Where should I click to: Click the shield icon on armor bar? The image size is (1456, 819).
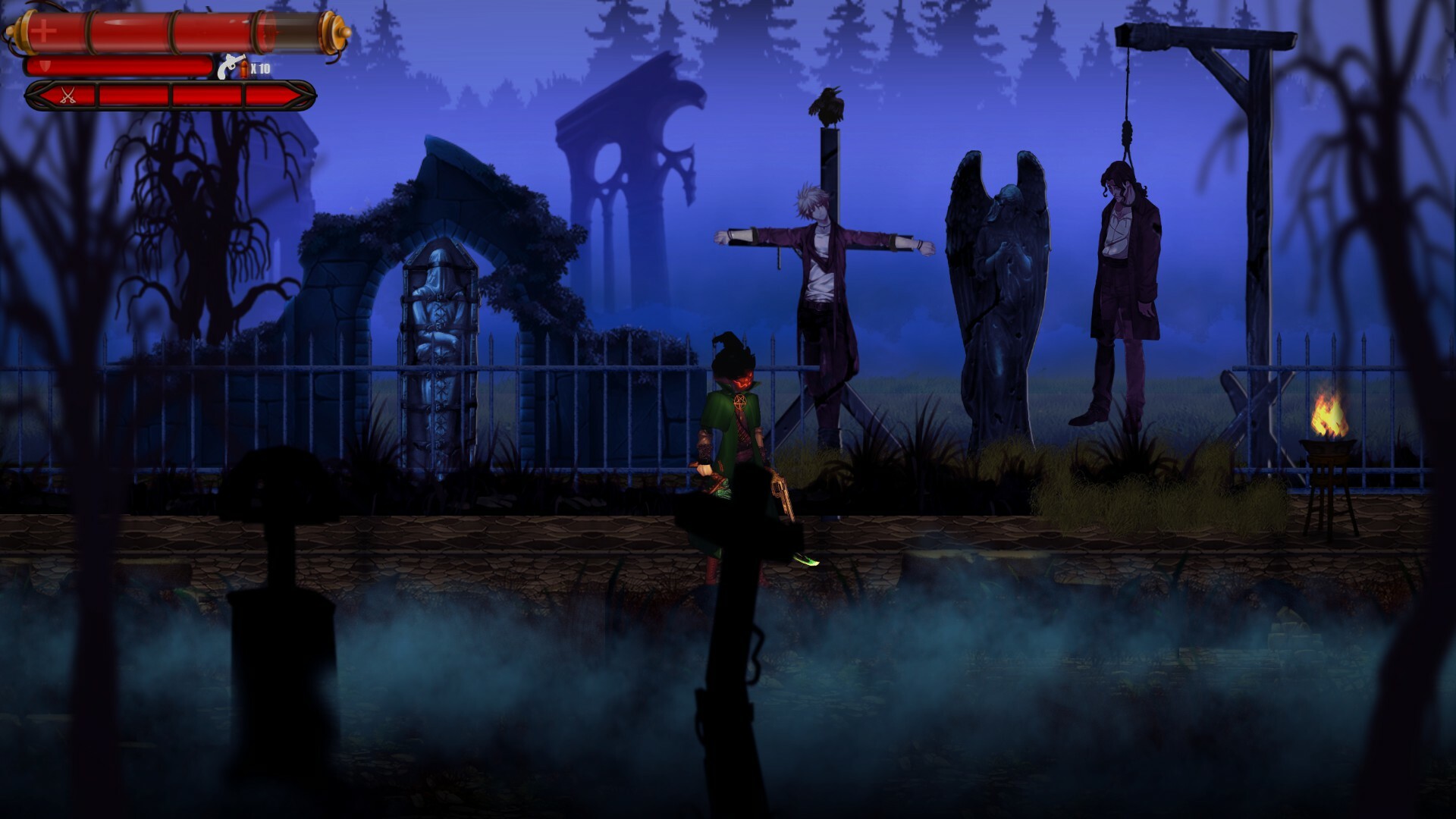[x=44, y=67]
